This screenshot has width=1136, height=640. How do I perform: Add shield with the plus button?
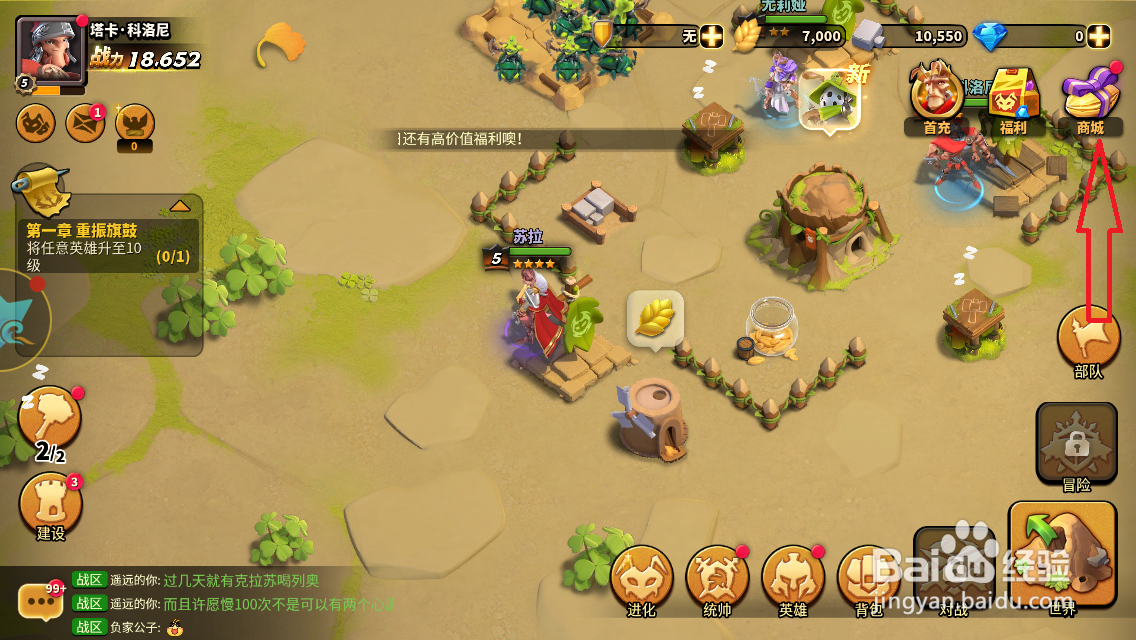[x=711, y=37]
